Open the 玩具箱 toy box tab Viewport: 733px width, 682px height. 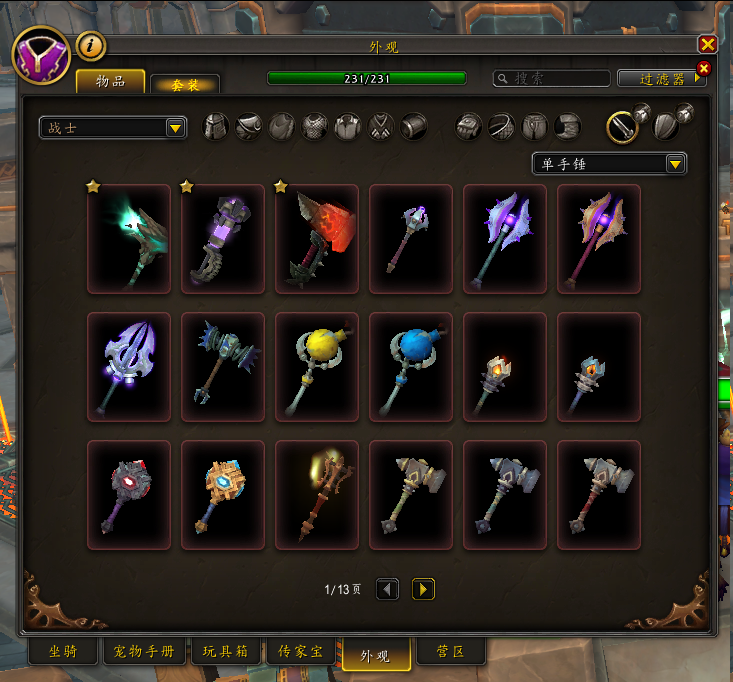point(225,652)
